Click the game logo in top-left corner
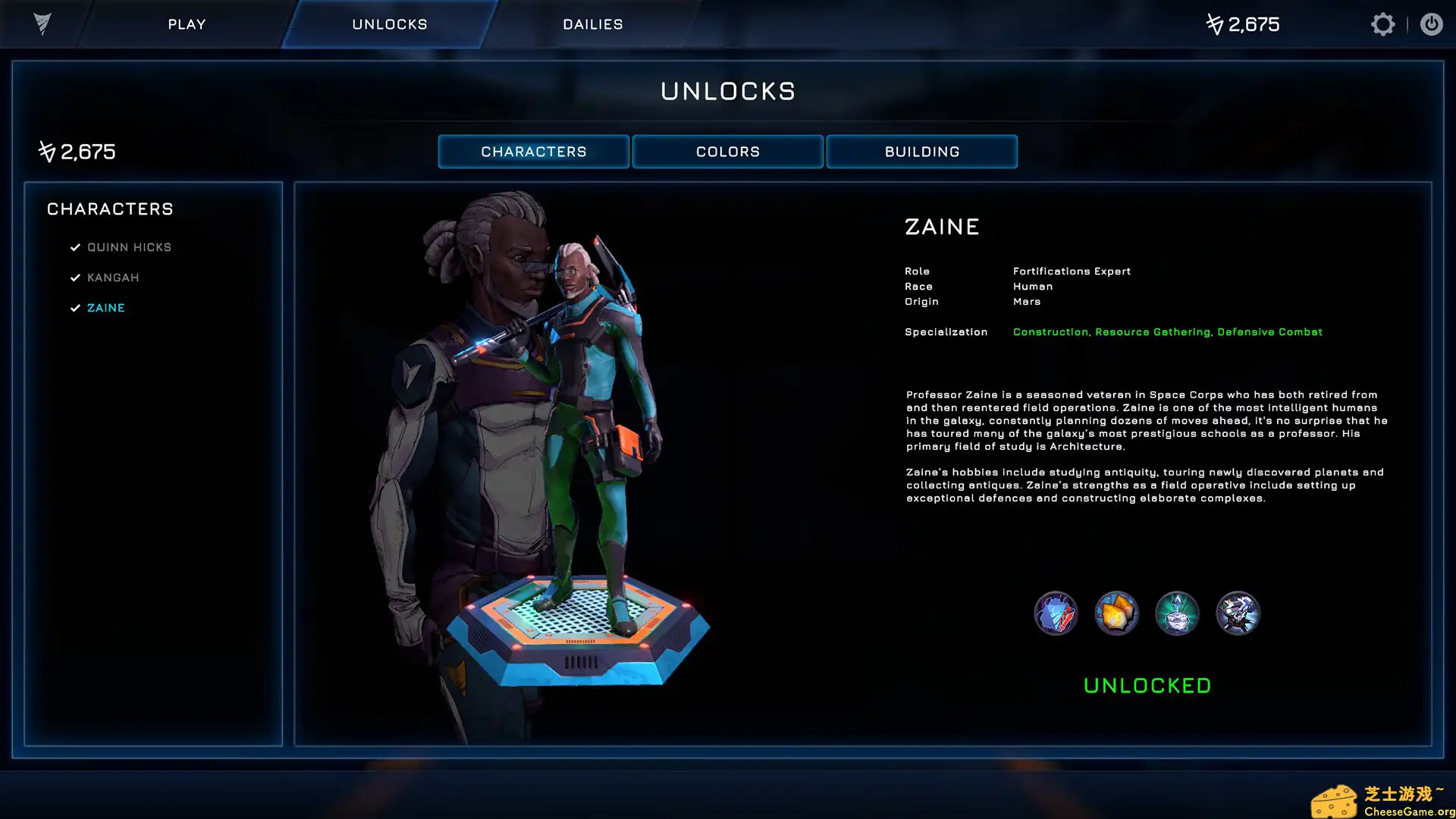The image size is (1456, 819). tap(42, 24)
